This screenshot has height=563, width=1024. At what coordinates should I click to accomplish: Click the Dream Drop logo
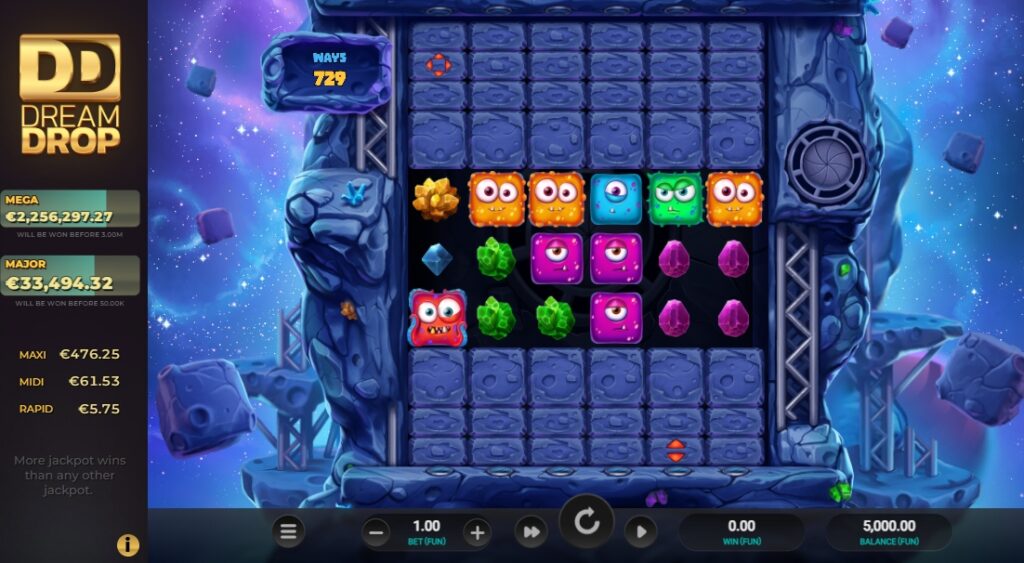(x=71, y=96)
